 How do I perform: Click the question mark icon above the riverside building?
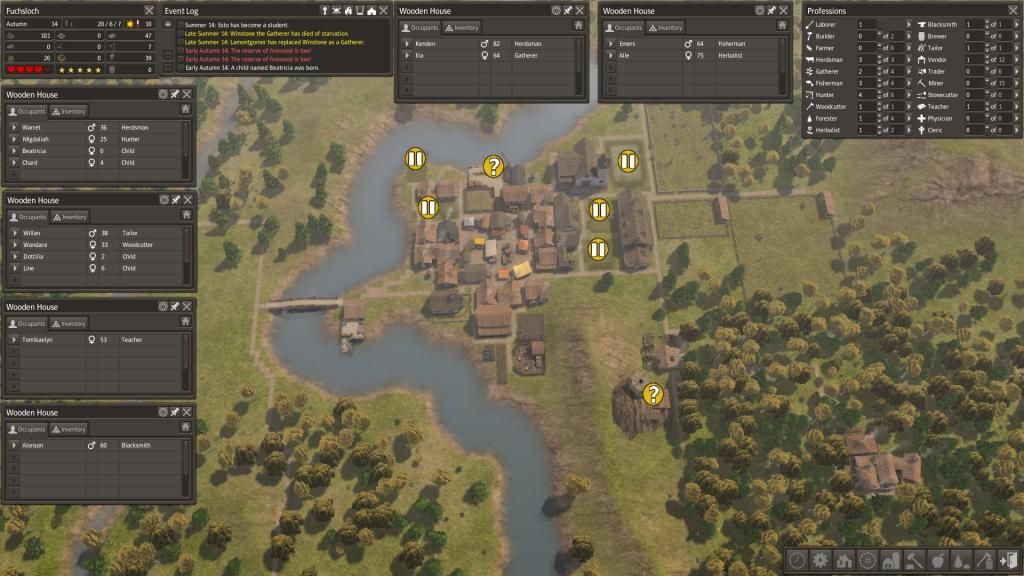(492, 166)
